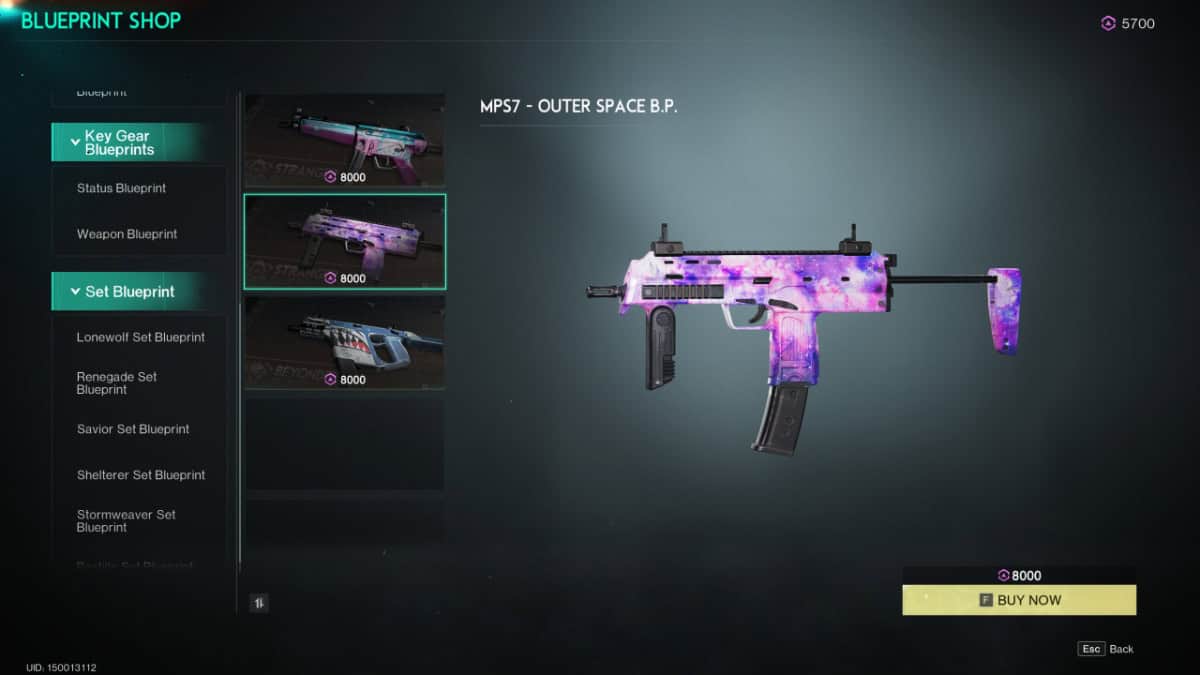
Task: Open Shelterer Set Blueprint
Action: (140, 475)
